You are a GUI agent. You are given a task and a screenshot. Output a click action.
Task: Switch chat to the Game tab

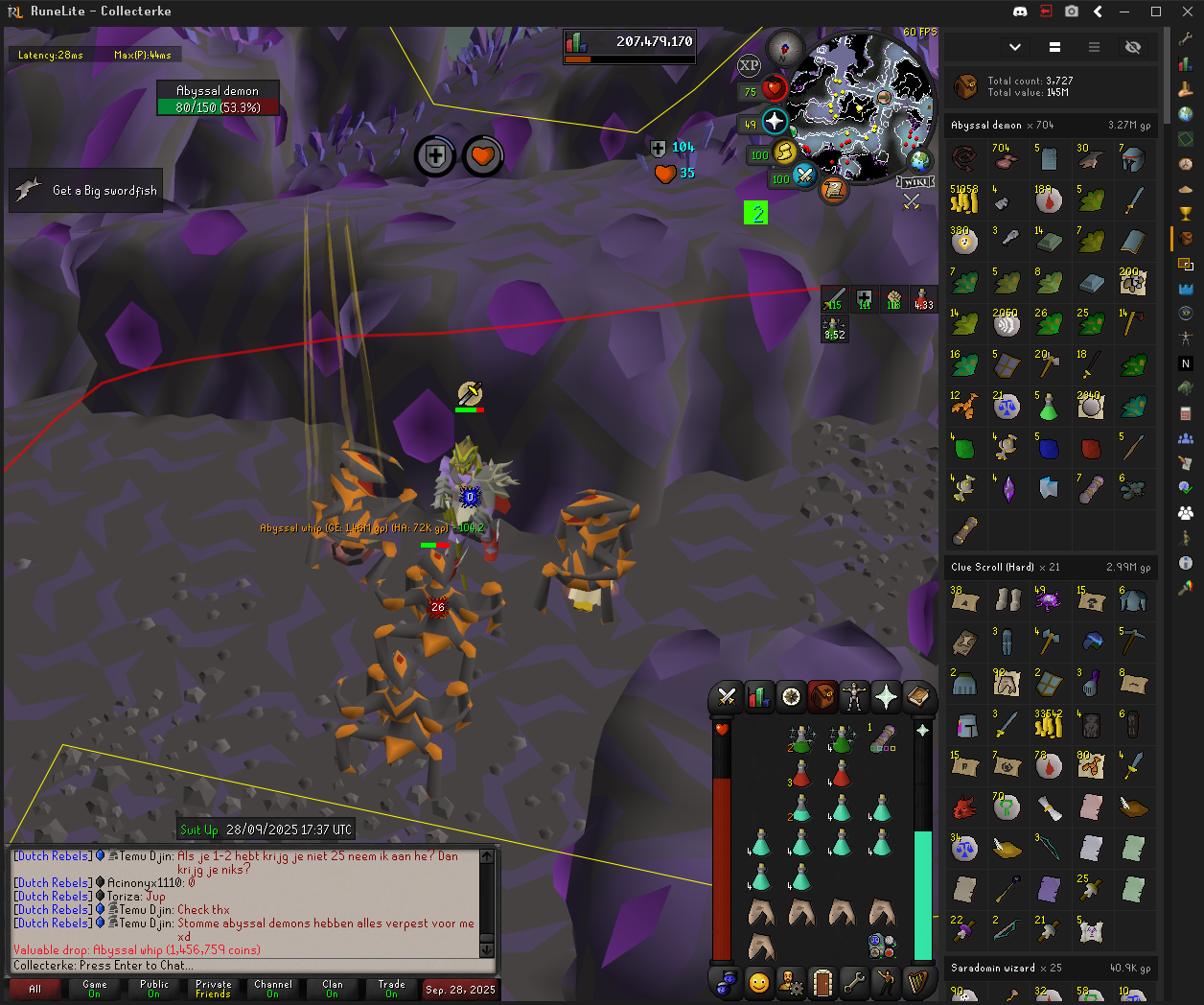[x=95, y=989]
